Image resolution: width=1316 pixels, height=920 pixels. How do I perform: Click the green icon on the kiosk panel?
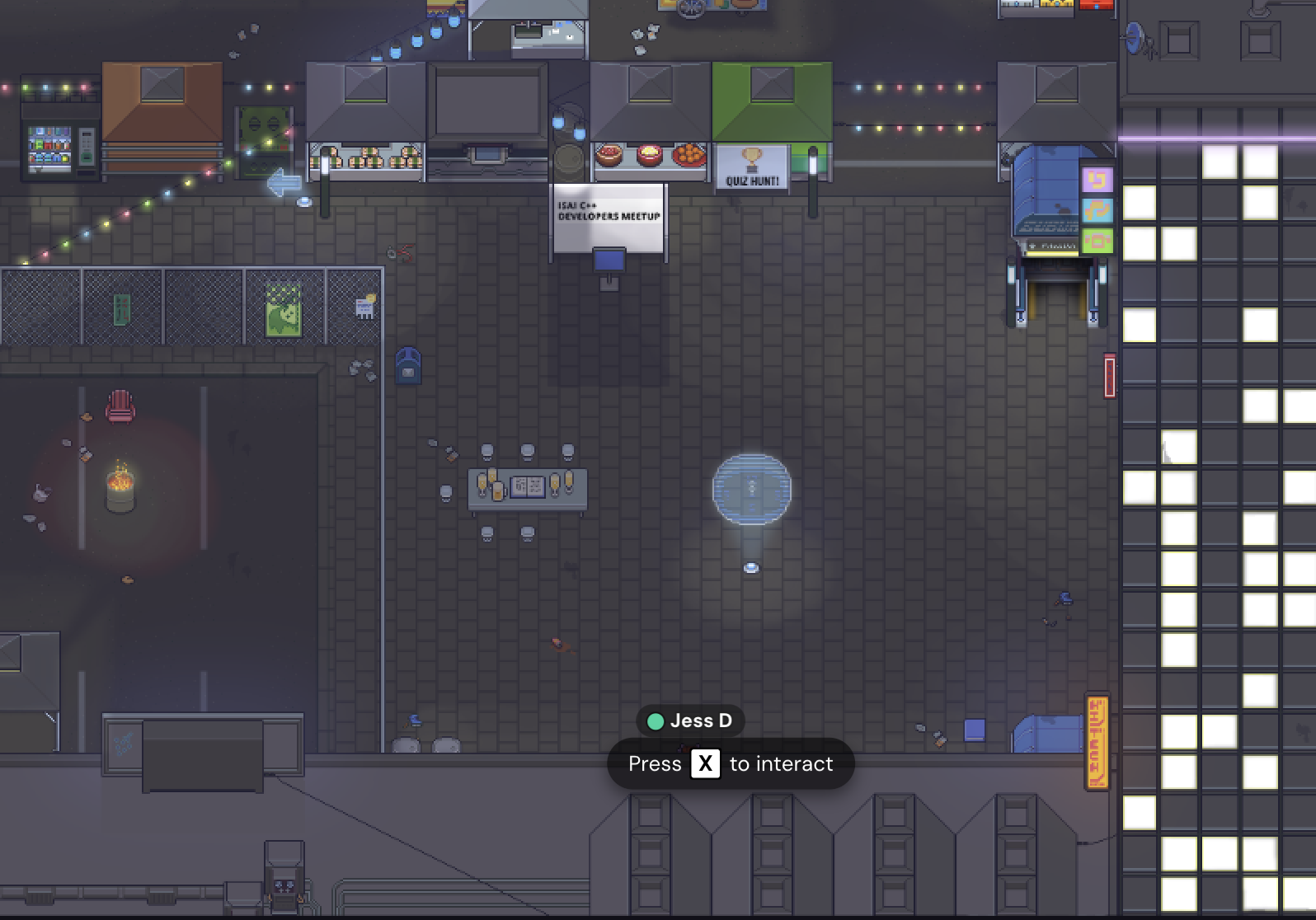point(1099,240)
